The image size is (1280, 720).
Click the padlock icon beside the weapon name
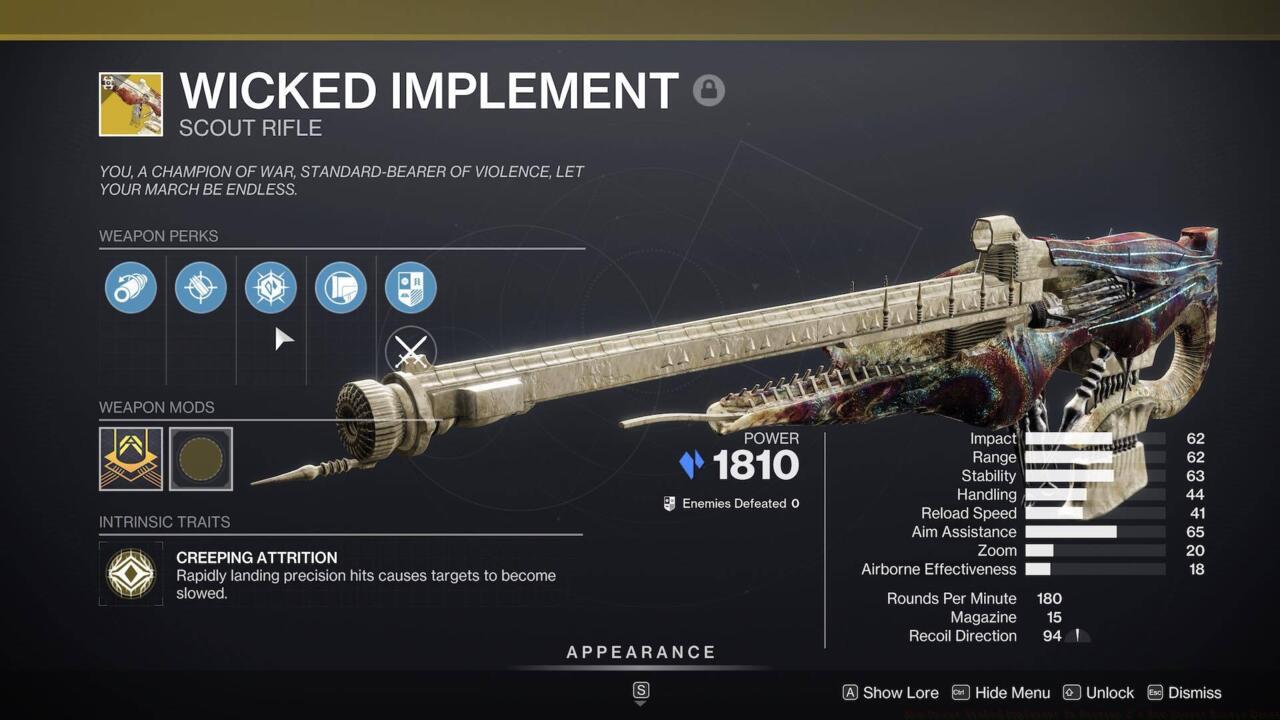coord(709,90)
